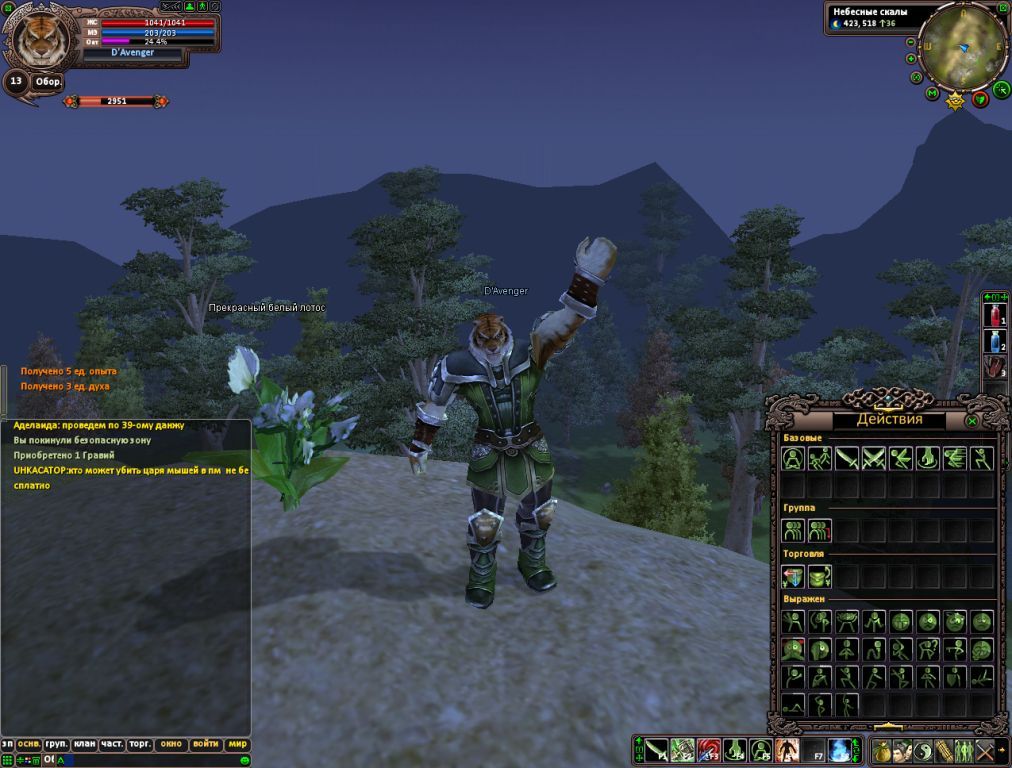1012x768 pixels.
Task: Click the мир world chat button
Action: click(x=237, y=744)
